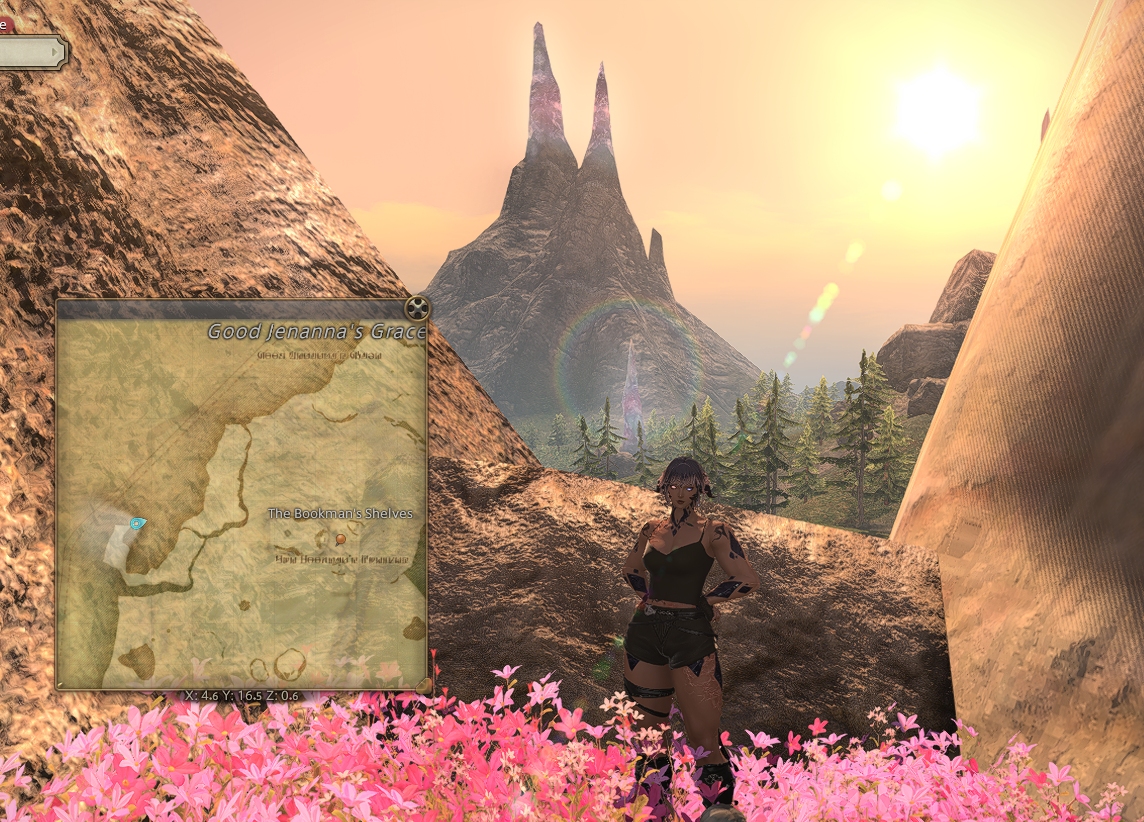Select the blue player position marker
Viewport: 1144px width, 822px height.
(x=137, y=523)
